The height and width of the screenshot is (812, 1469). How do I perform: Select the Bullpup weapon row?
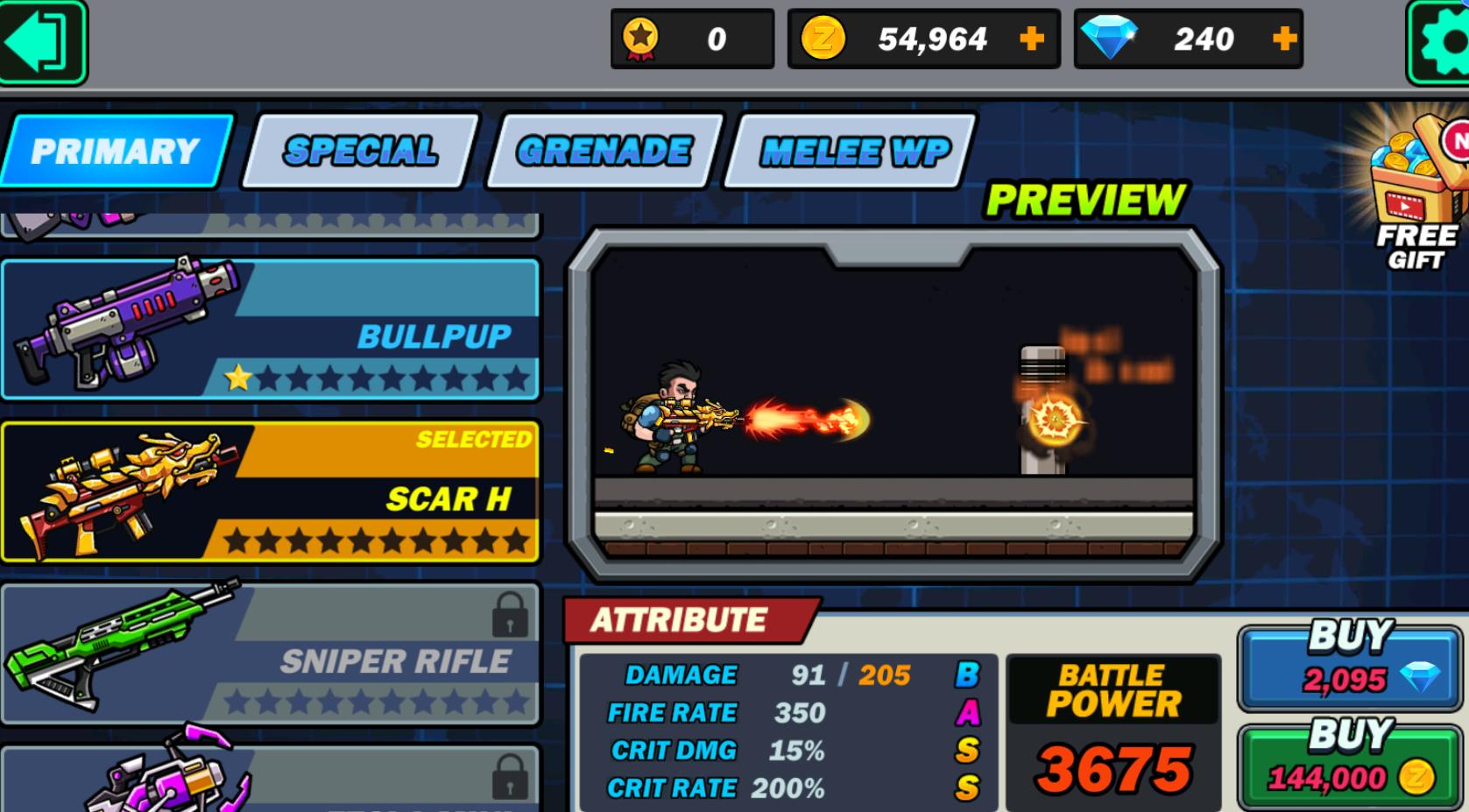click(270, 329)
